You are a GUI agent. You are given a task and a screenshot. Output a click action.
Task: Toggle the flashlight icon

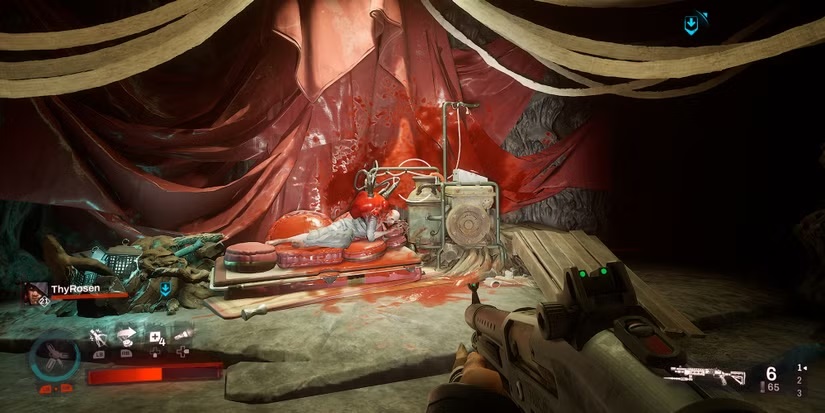pos(183,337)
